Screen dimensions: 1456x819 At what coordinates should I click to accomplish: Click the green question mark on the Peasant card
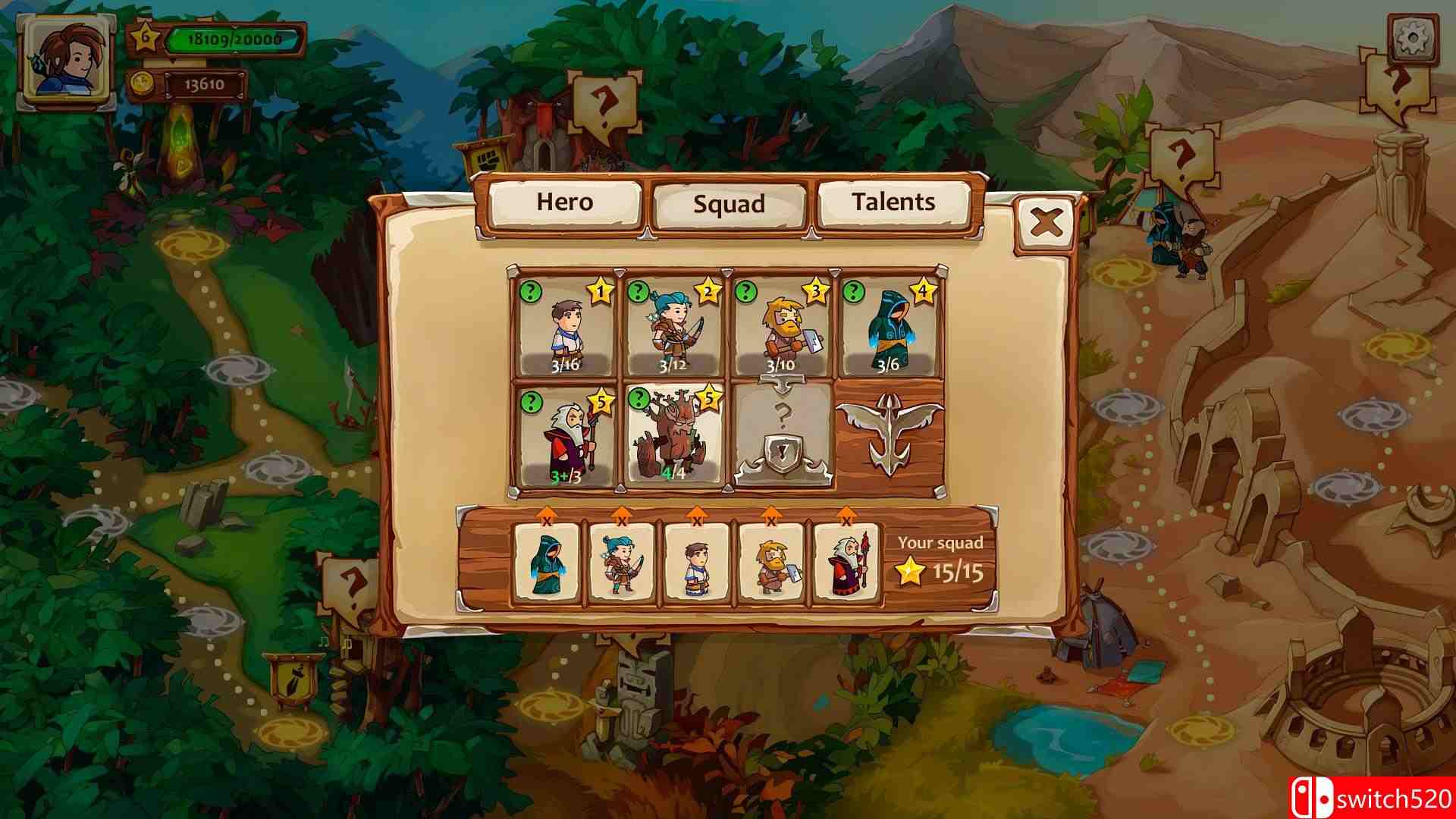click(x=531, y=292)
